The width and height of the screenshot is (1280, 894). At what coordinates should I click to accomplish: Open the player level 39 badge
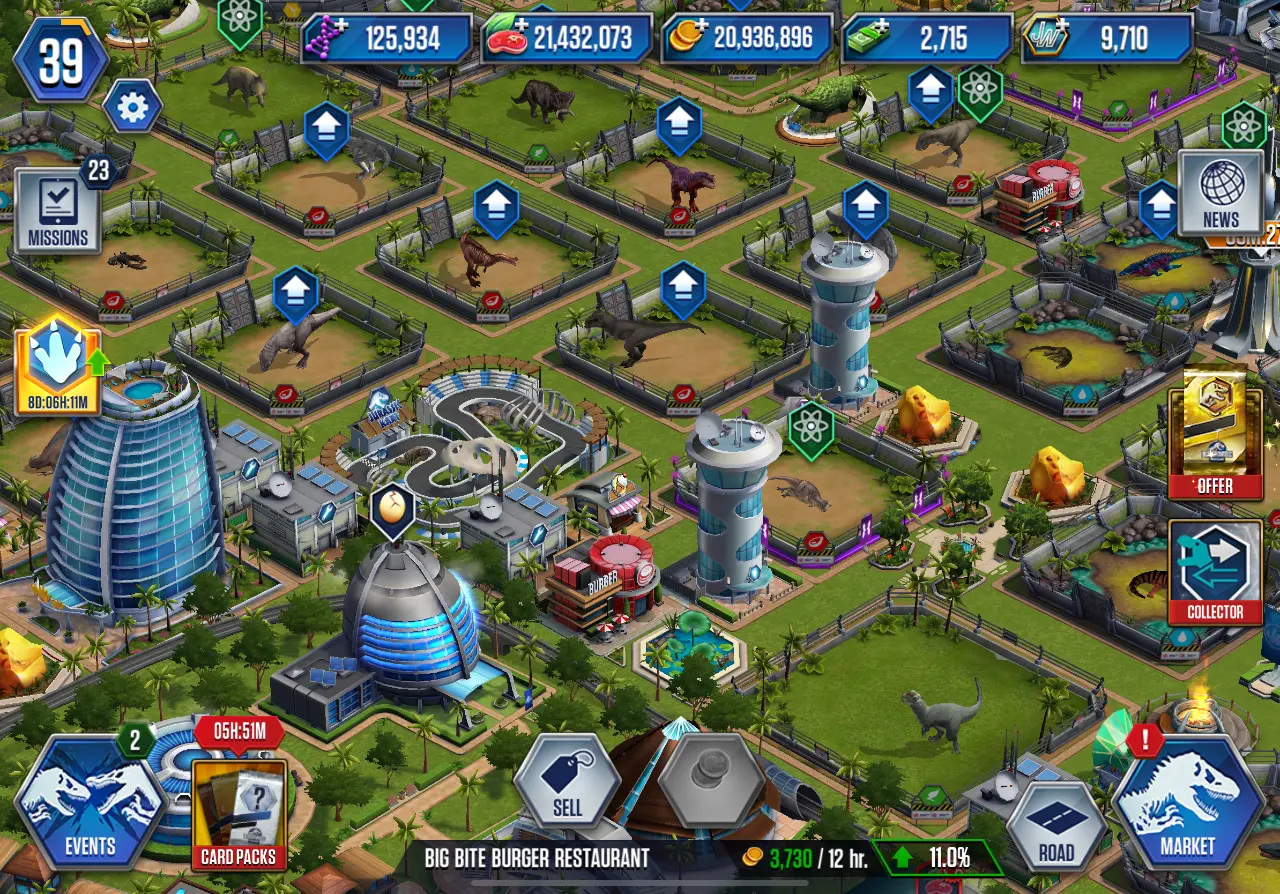pyautogui.click(x=61, y=60)
